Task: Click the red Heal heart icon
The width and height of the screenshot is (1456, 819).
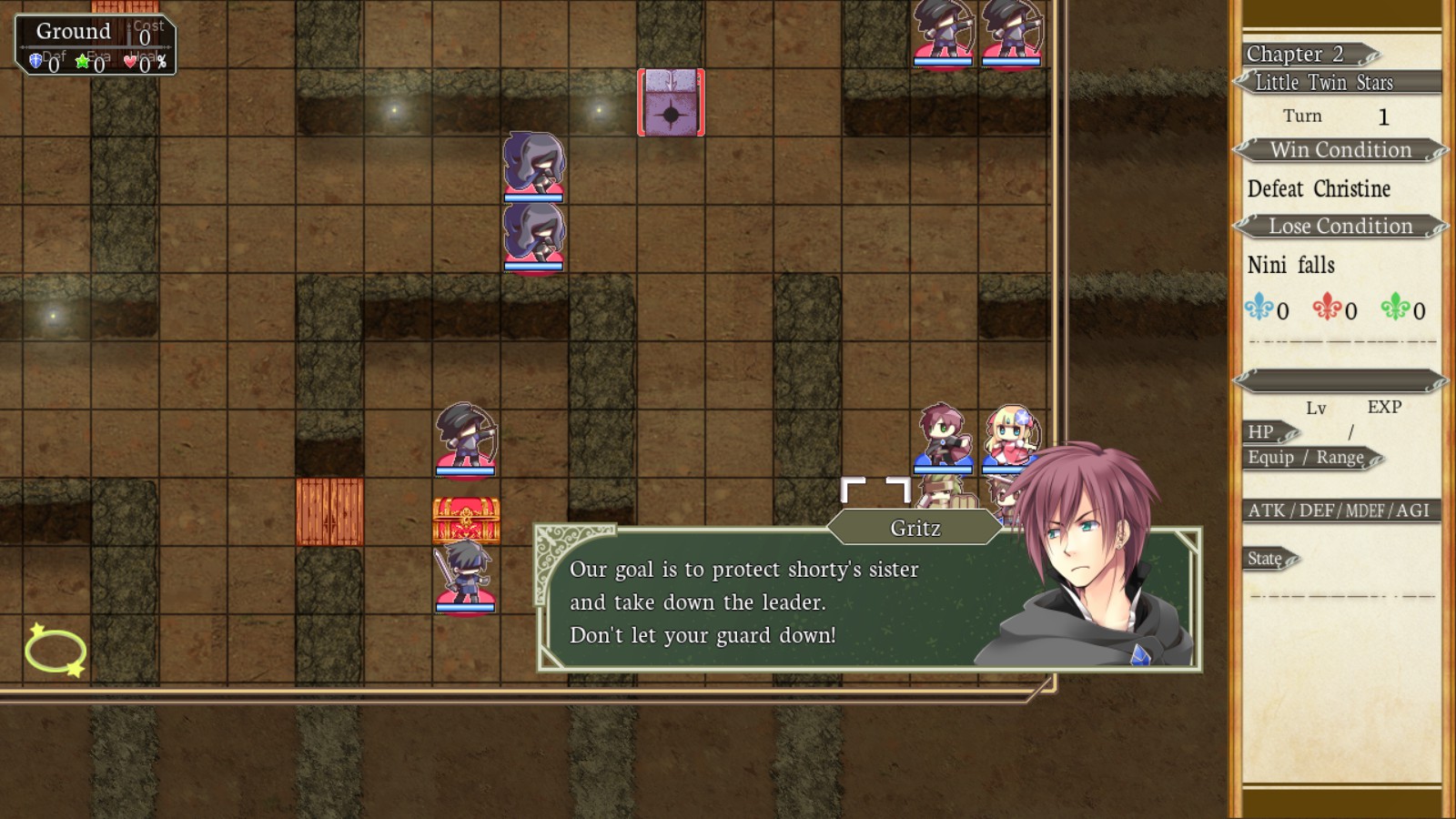Action: coord(130,61)
